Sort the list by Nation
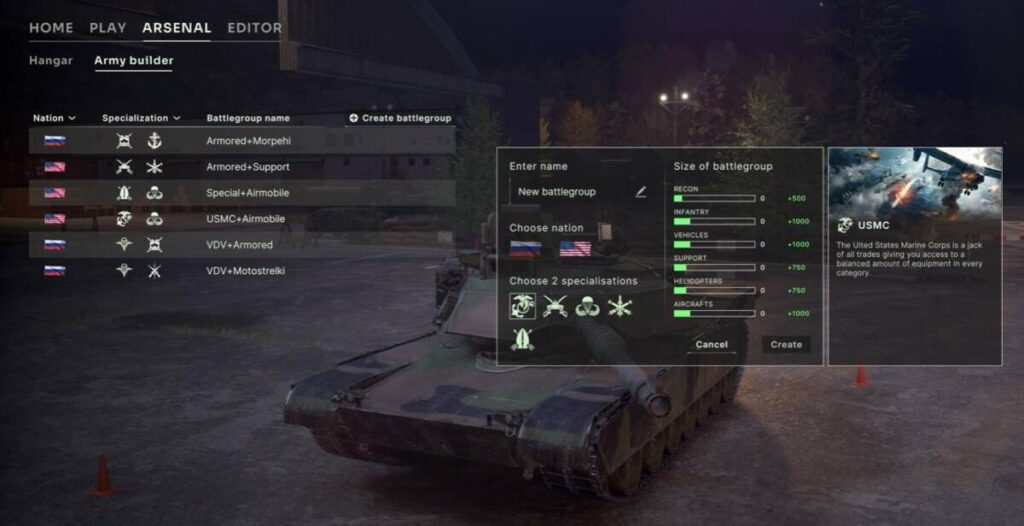This screenshot has height=526, width=1024. tap(54, 118)
